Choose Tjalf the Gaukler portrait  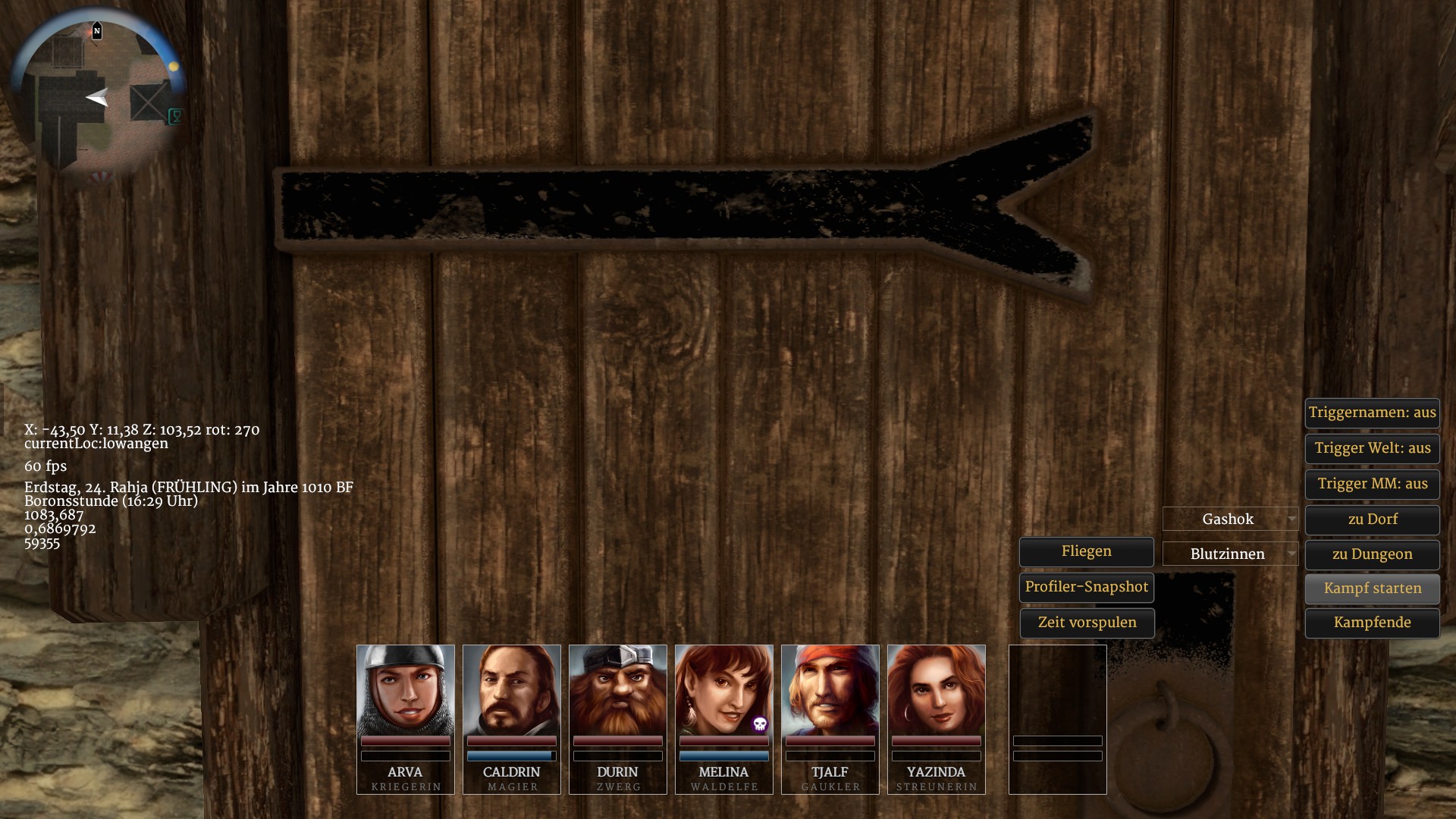(830, 690)
